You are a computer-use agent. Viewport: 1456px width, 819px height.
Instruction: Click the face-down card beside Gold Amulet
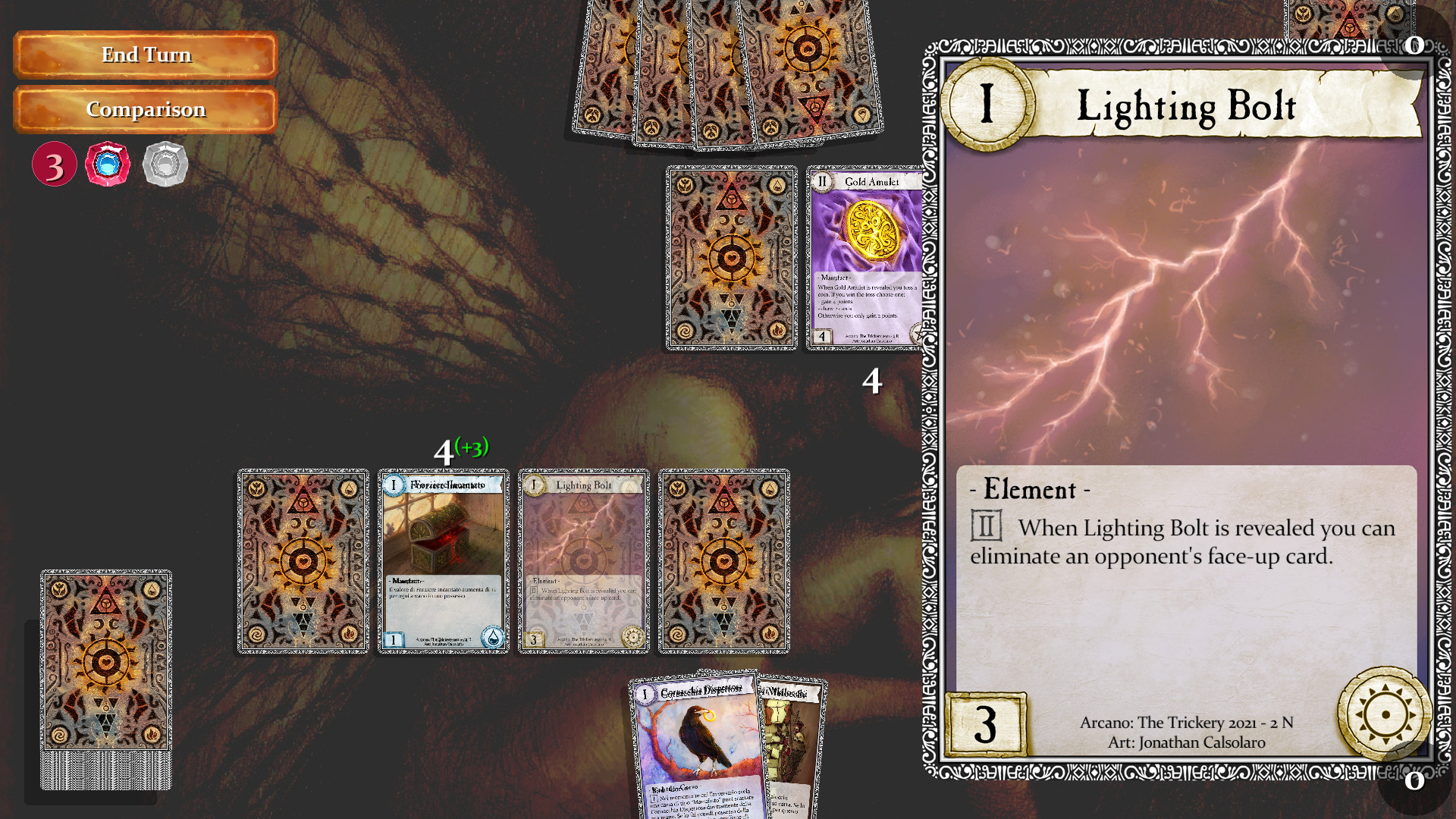pos(730,260)
